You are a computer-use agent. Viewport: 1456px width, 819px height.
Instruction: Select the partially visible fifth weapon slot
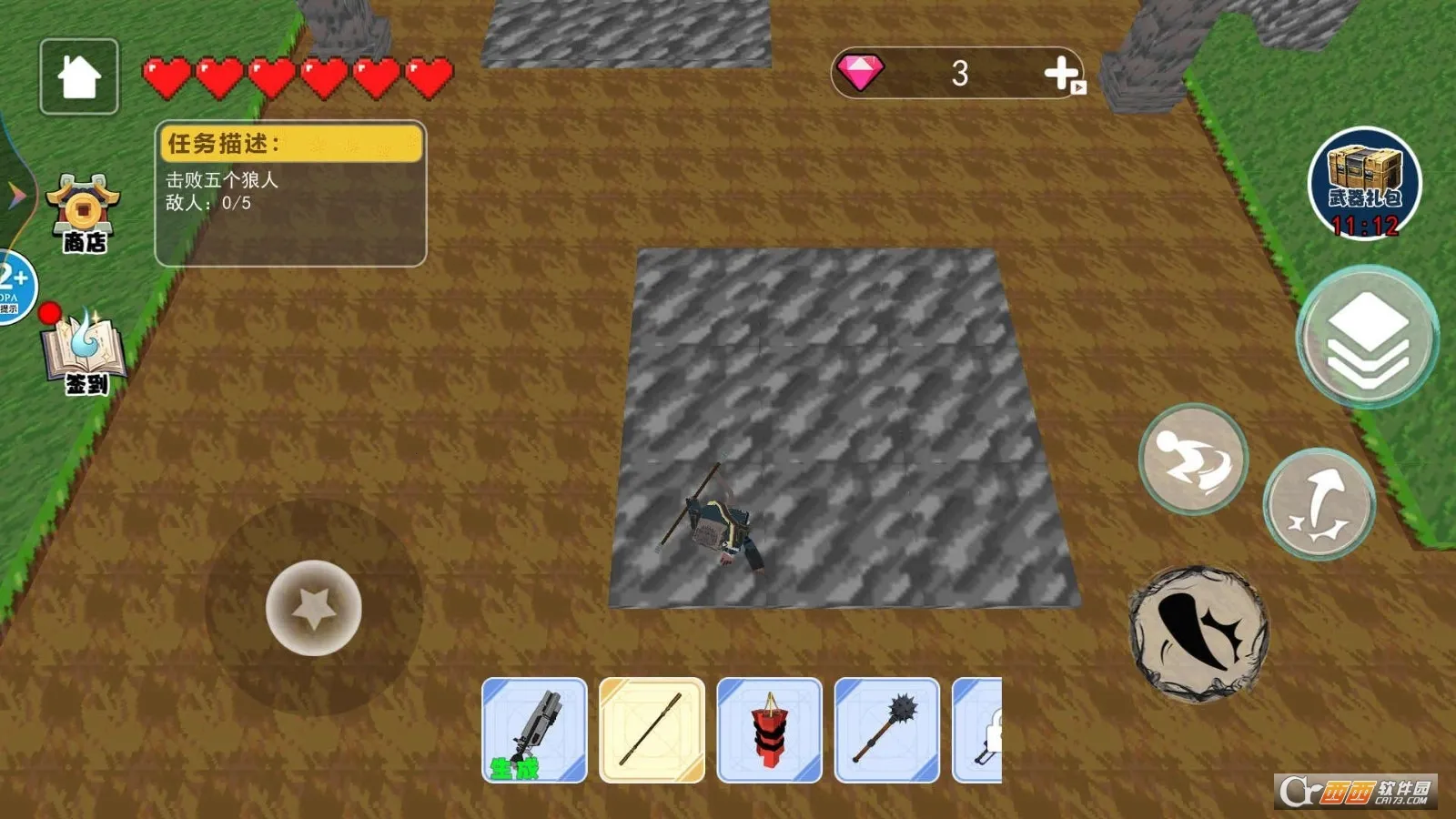pyautogui.click(x=978, y=730)
